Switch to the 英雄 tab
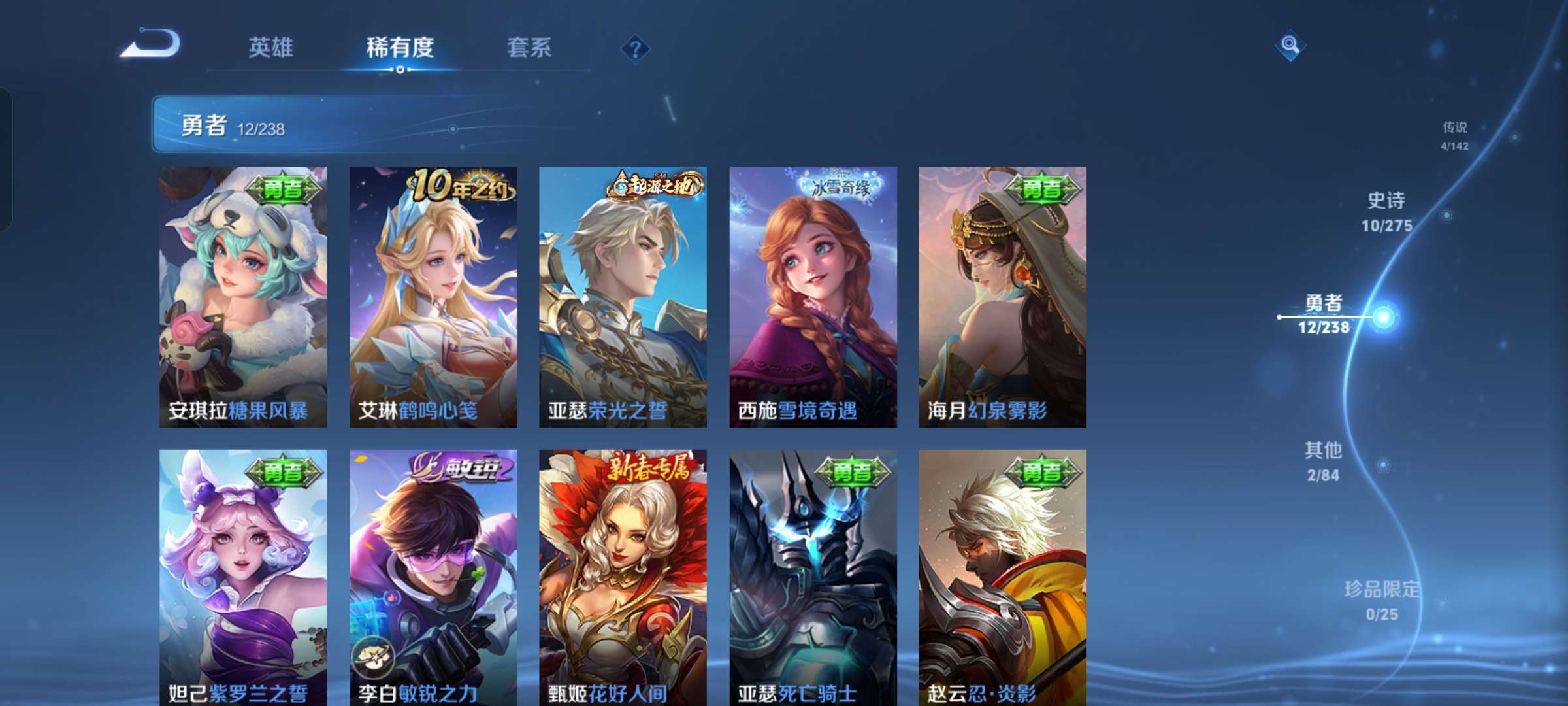The height and width of the screenshot is (706, 1568). pyautogui.click(x=270, y=48)
